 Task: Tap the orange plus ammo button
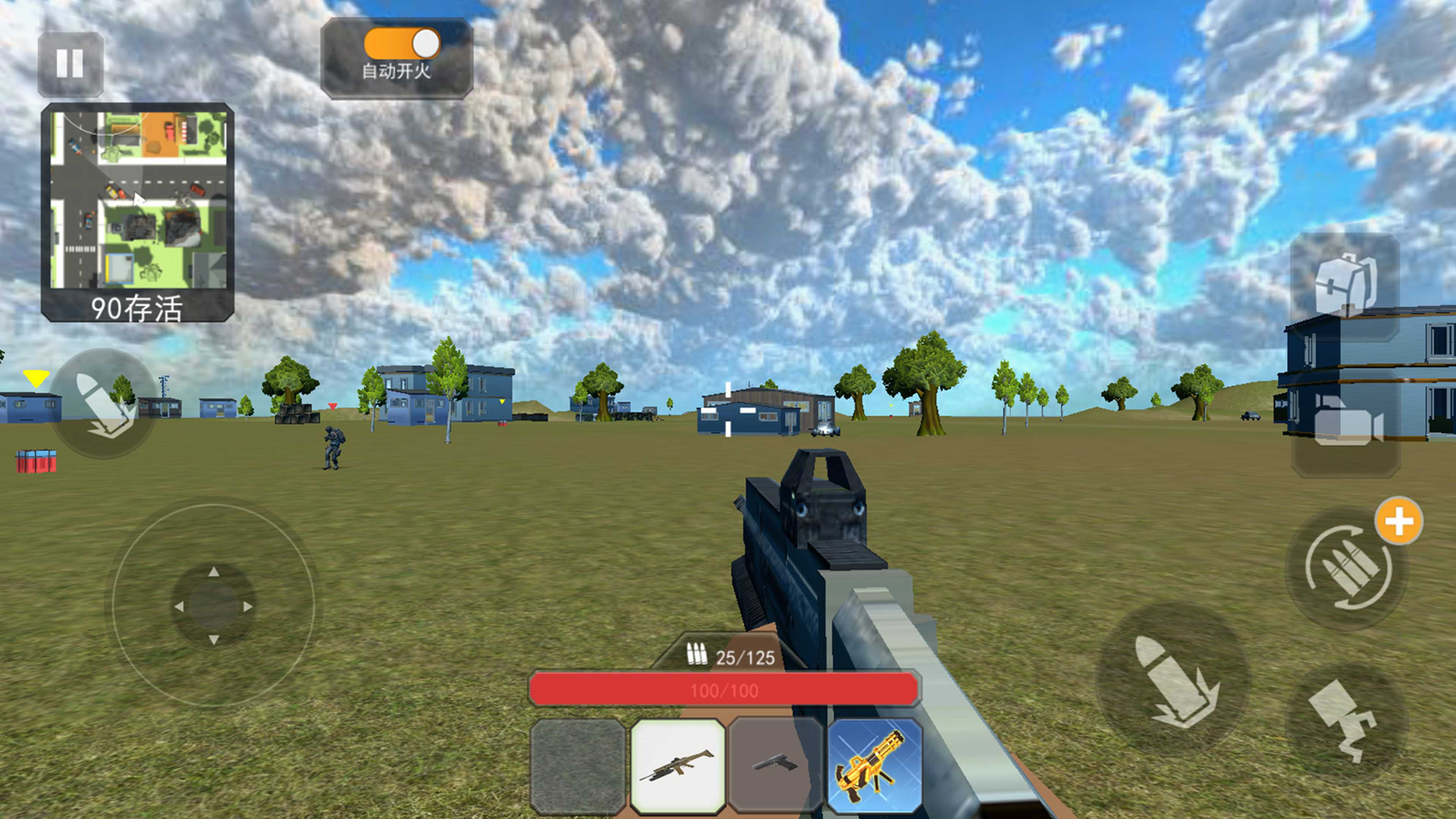pos(1398,521)
